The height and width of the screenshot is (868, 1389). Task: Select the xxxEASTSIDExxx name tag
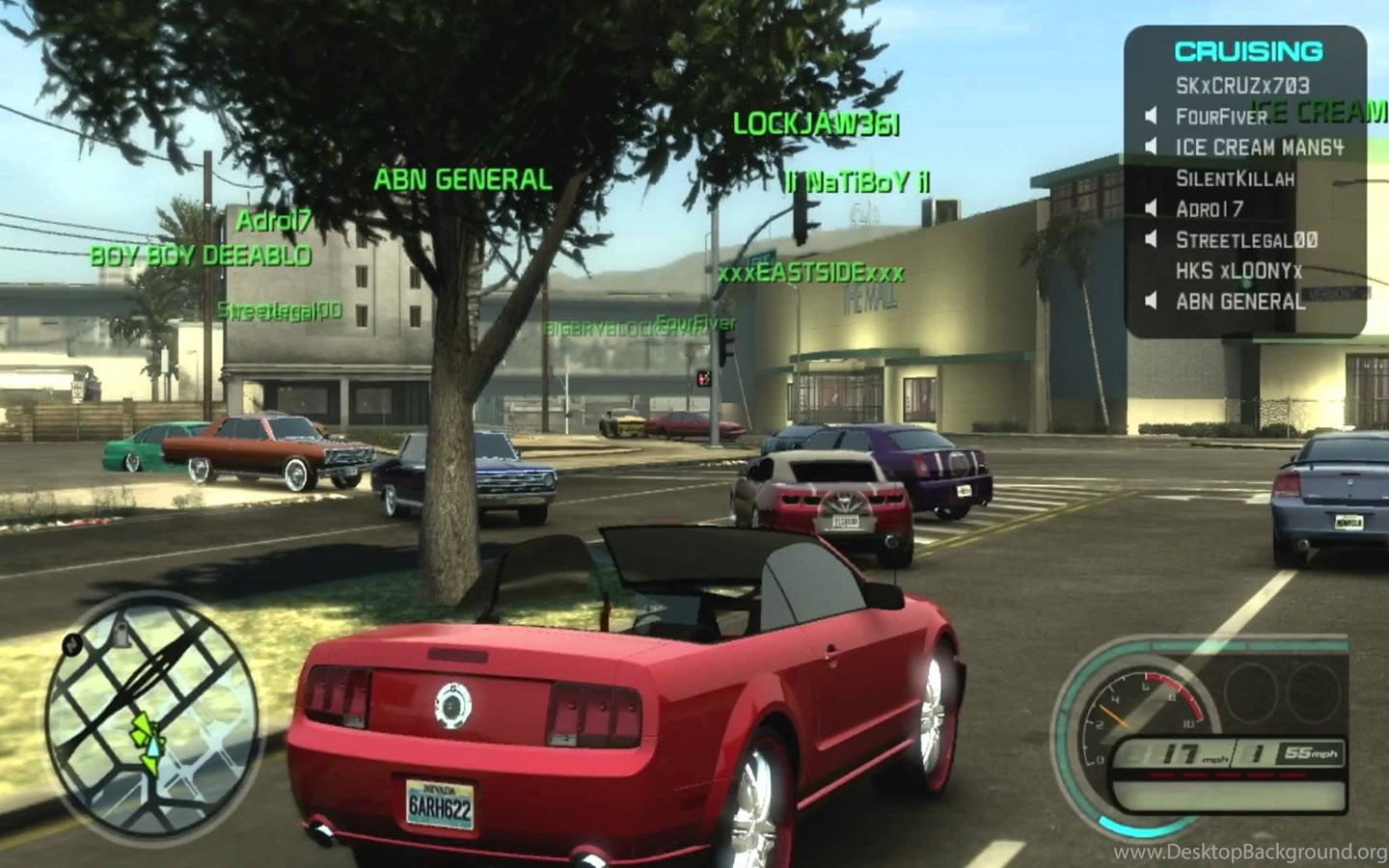point(810,274)
